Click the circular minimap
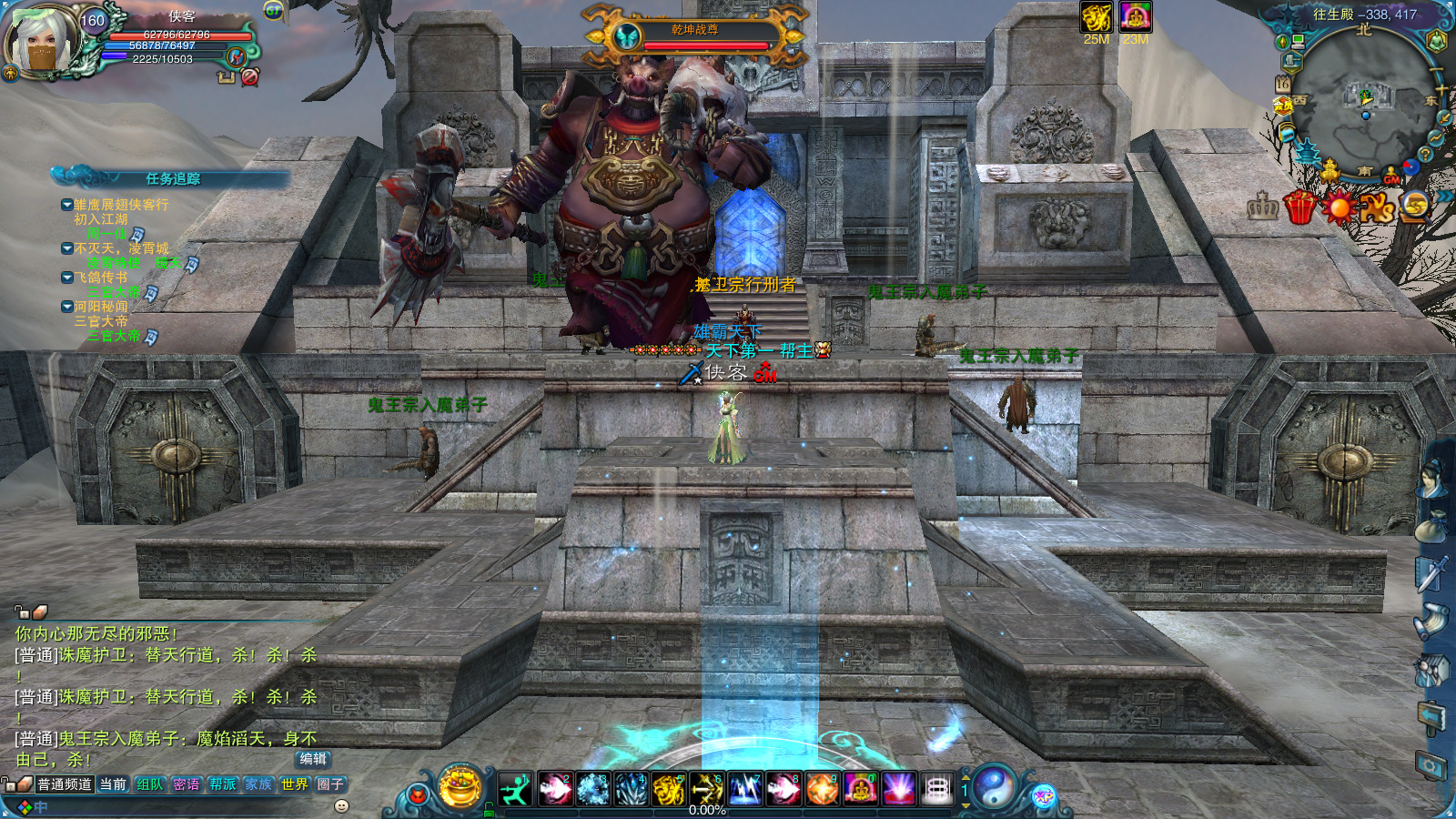The image size is (1456, 819). point(1362,105)
